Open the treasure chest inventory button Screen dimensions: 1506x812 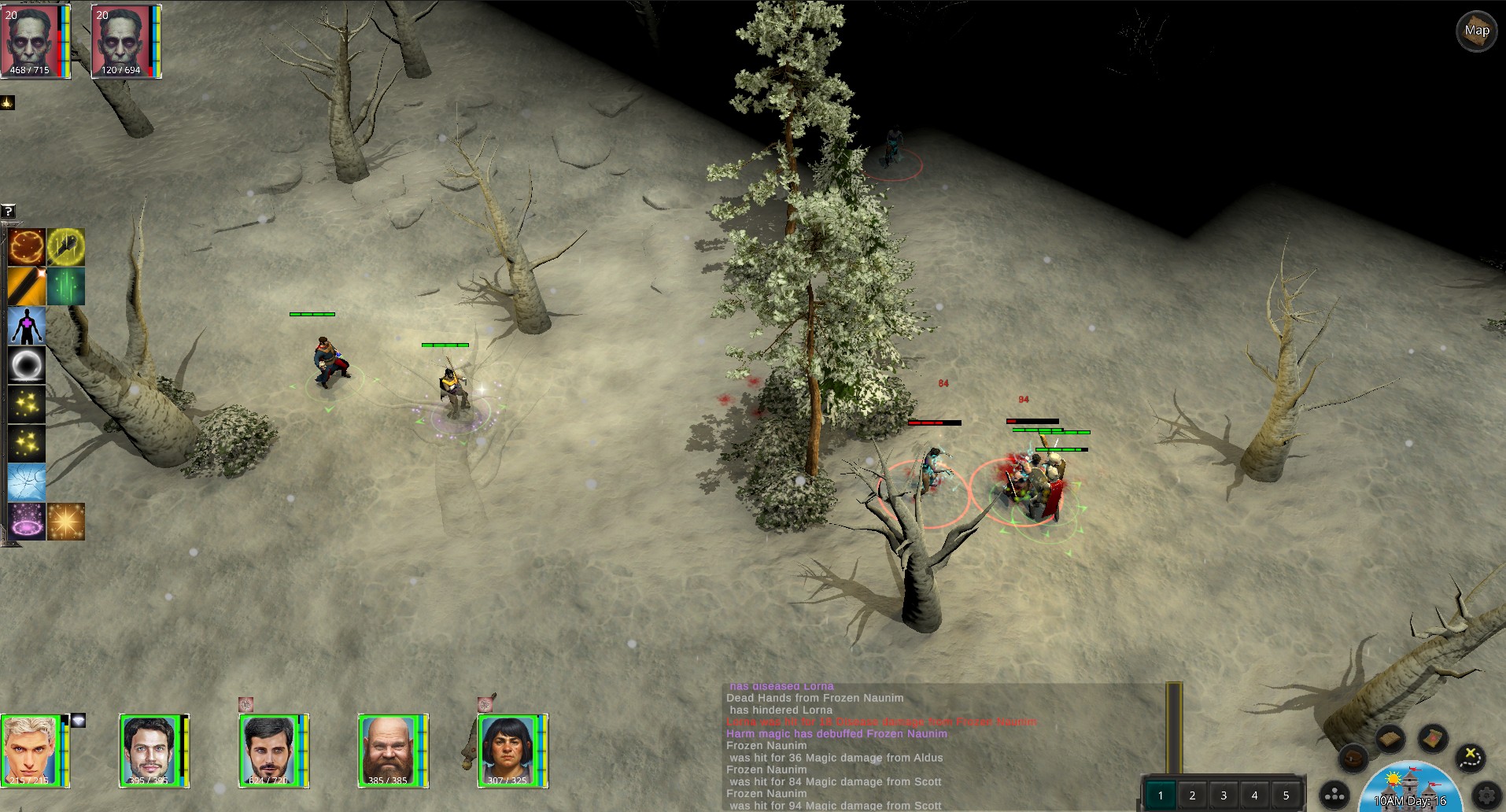[1353, 758]
